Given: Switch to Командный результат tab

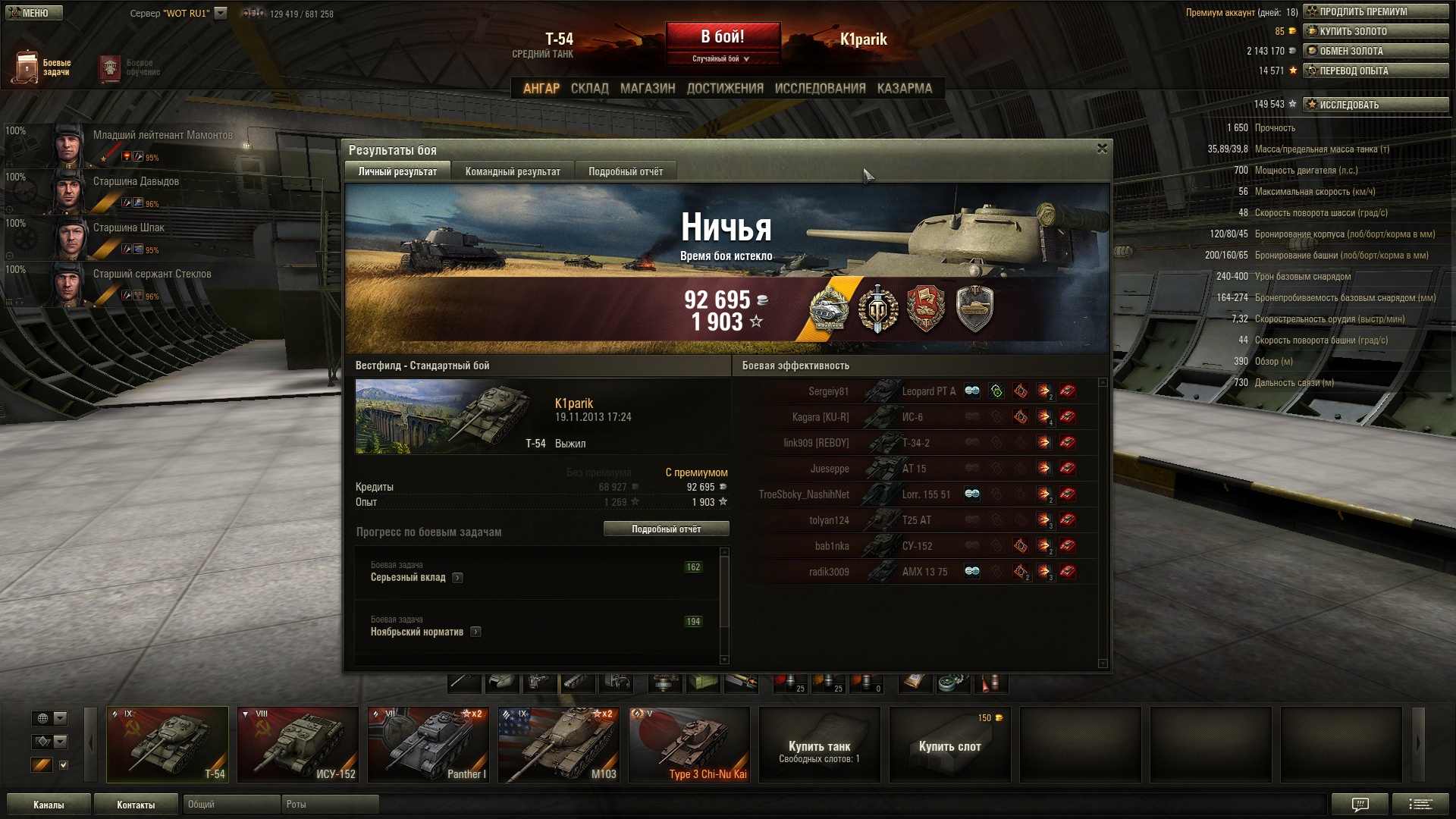Looking at the screenshot, I should coord(513,171).
